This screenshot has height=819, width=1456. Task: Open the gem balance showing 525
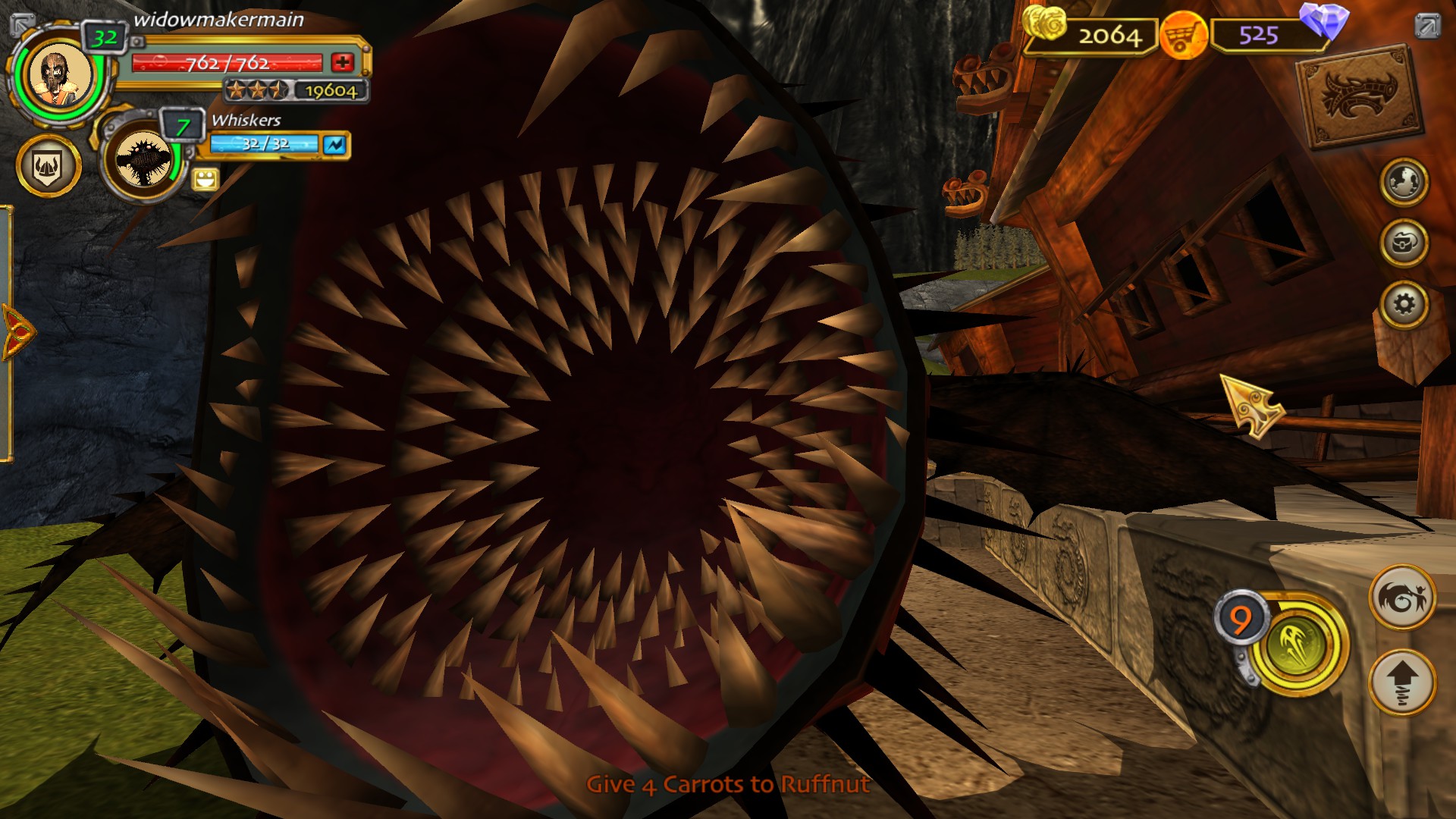1259,34
